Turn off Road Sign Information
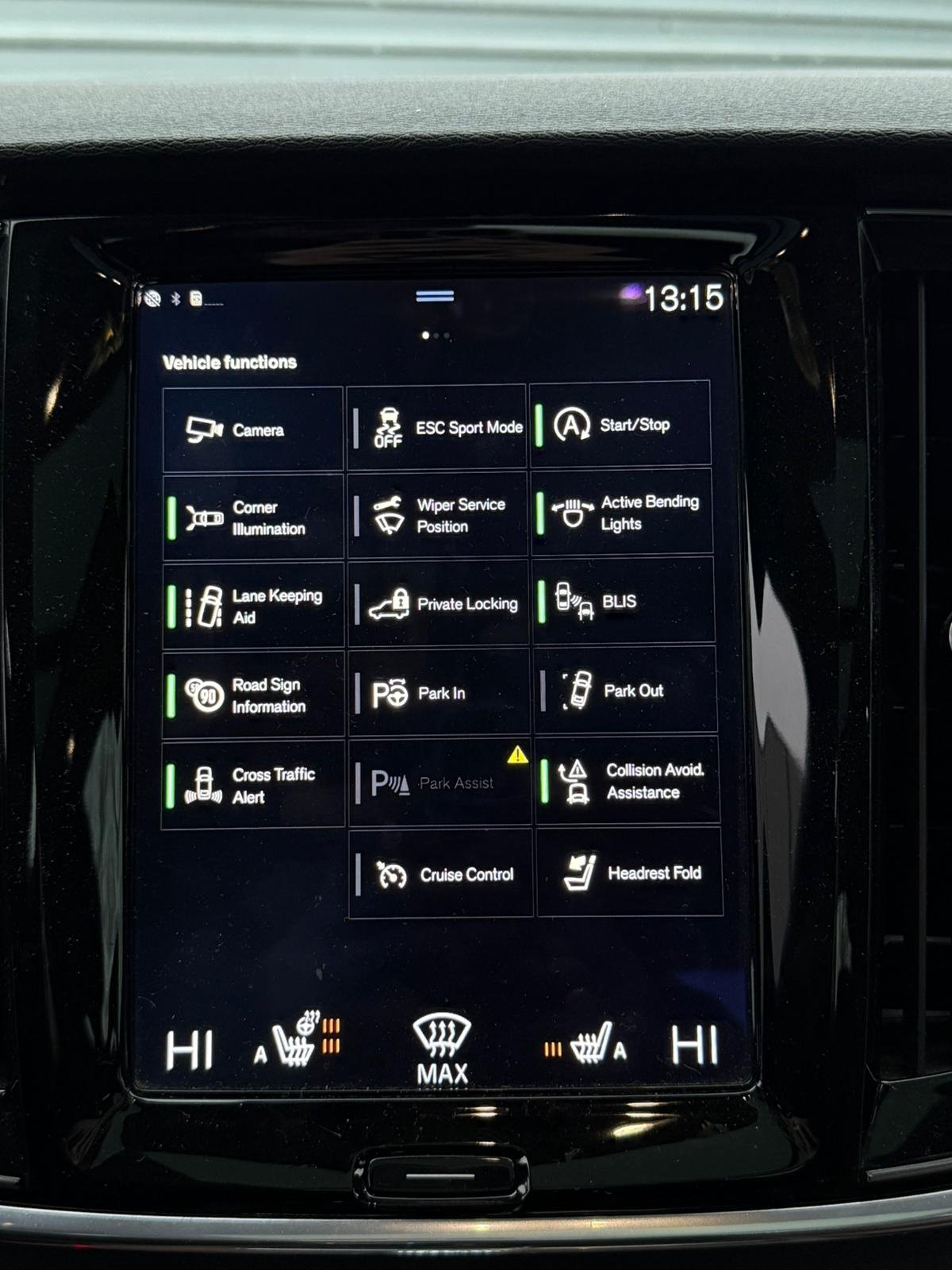The width and height of the screenshot is (952, 1270). [x=253, y=695]
